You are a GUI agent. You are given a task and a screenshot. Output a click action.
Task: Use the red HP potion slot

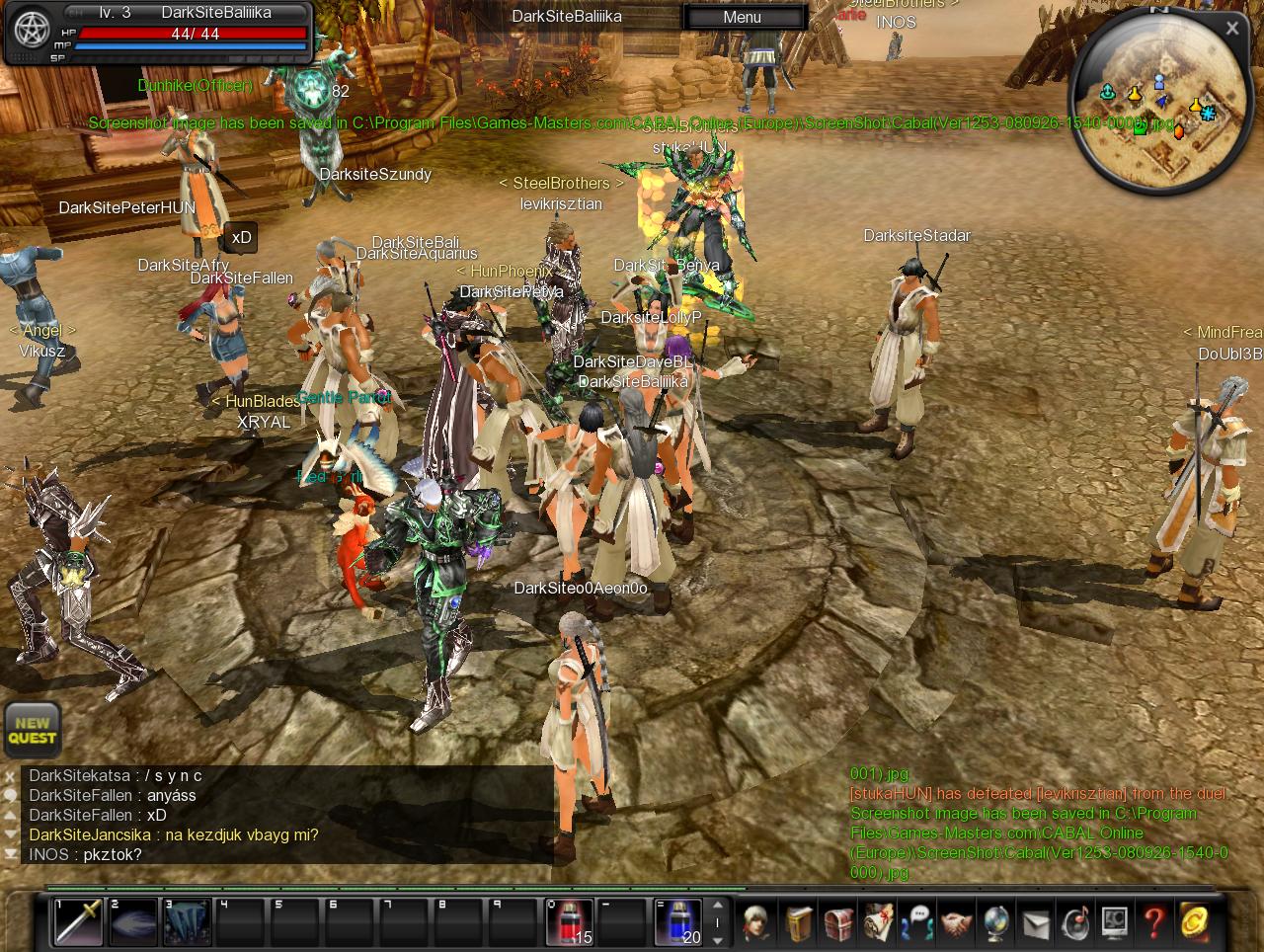pos(571,922)
